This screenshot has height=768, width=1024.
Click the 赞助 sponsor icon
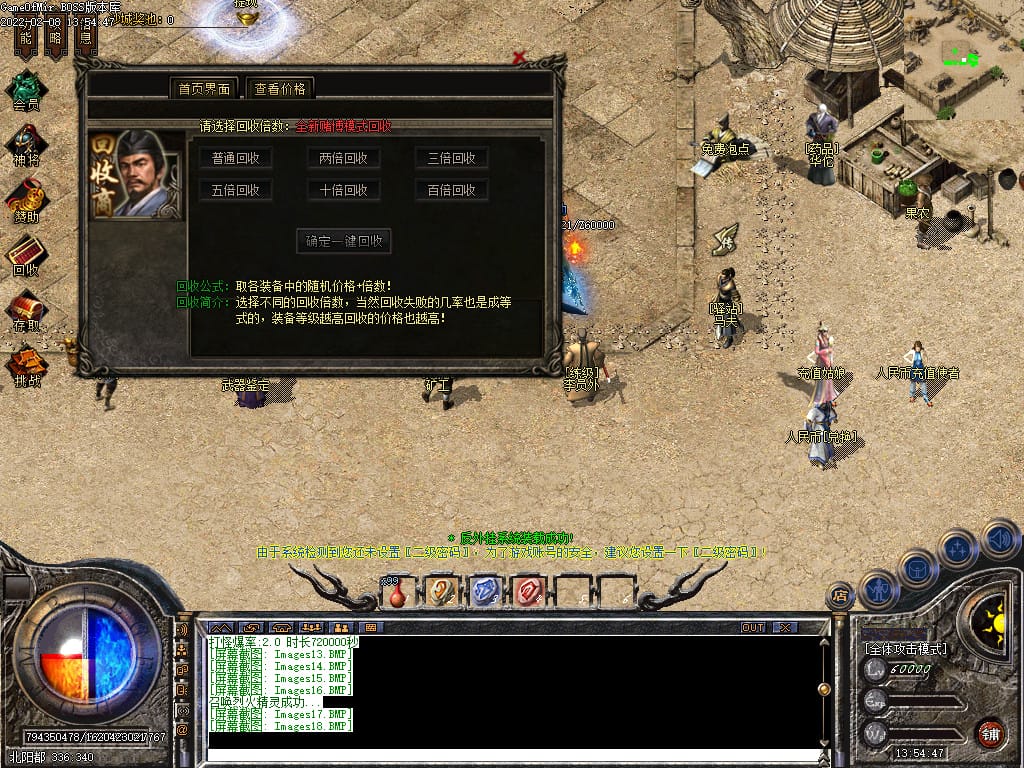coord(26,199)
